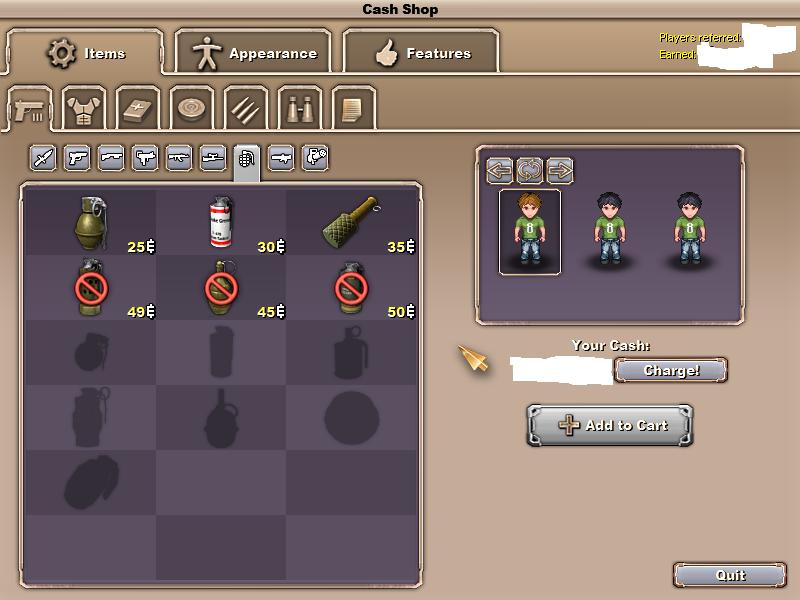Select the Items tab
This screenshot has width=800, height=600.
[x=86, y=52]
